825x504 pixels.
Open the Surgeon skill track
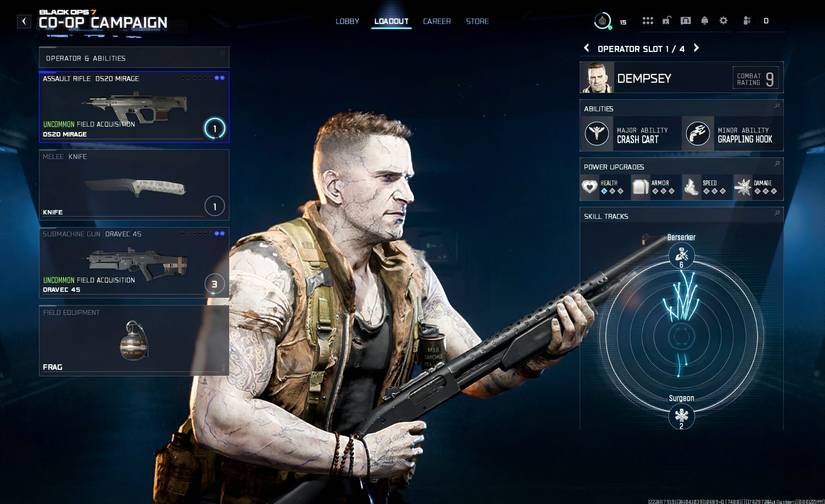tap(681, 415)
